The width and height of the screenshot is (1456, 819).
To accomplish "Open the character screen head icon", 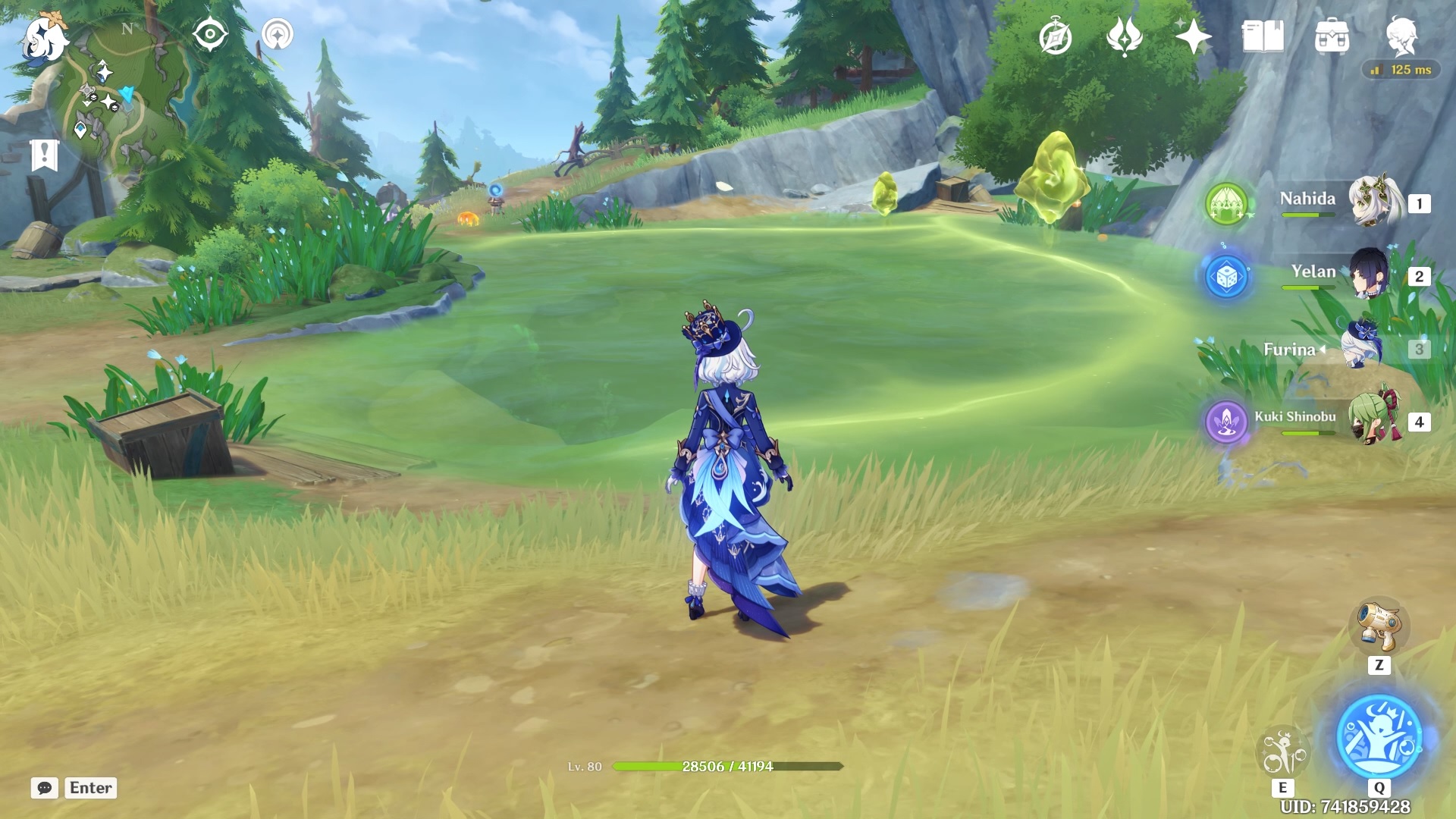I will 1401,36.
